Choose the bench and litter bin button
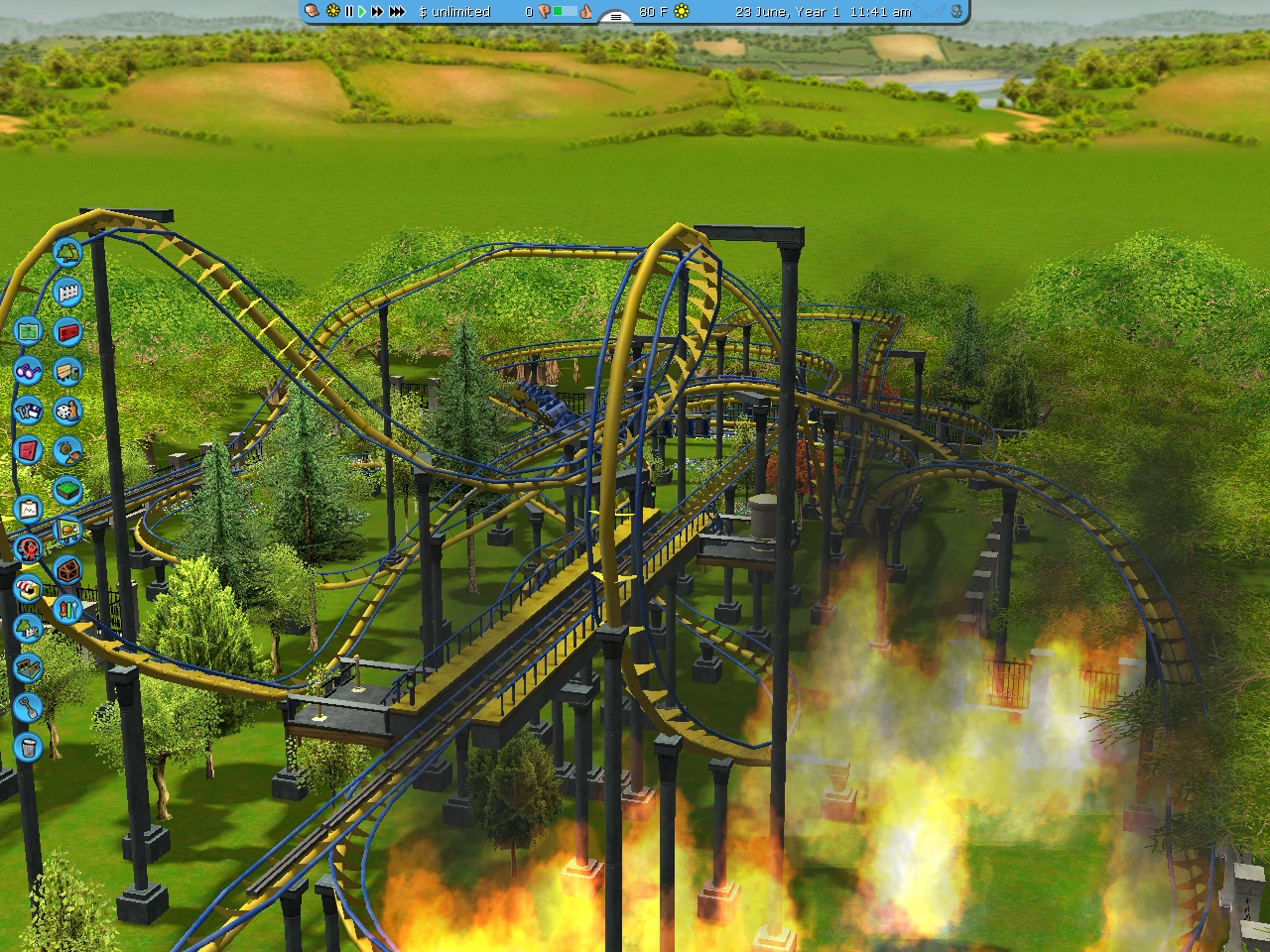The width and height of the screenshot is (1270, 952). point(67,371)
